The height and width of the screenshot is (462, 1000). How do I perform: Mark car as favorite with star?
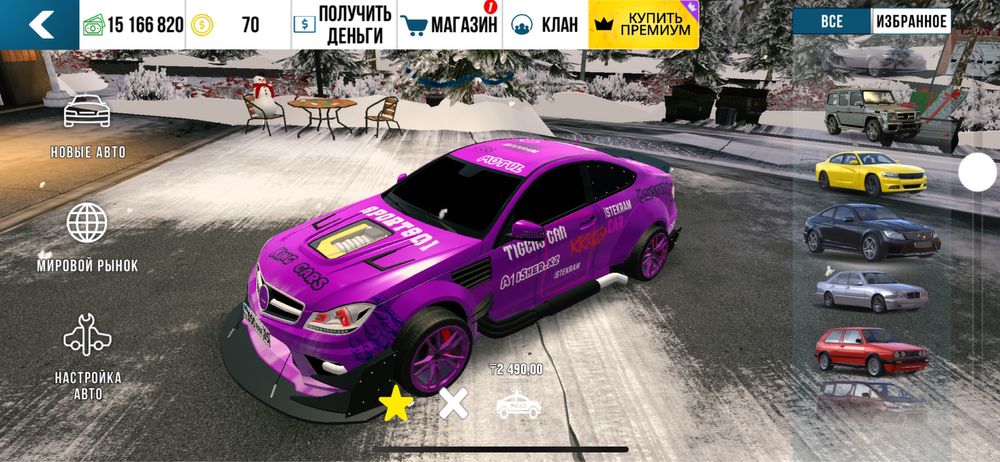tap(397, 404)
